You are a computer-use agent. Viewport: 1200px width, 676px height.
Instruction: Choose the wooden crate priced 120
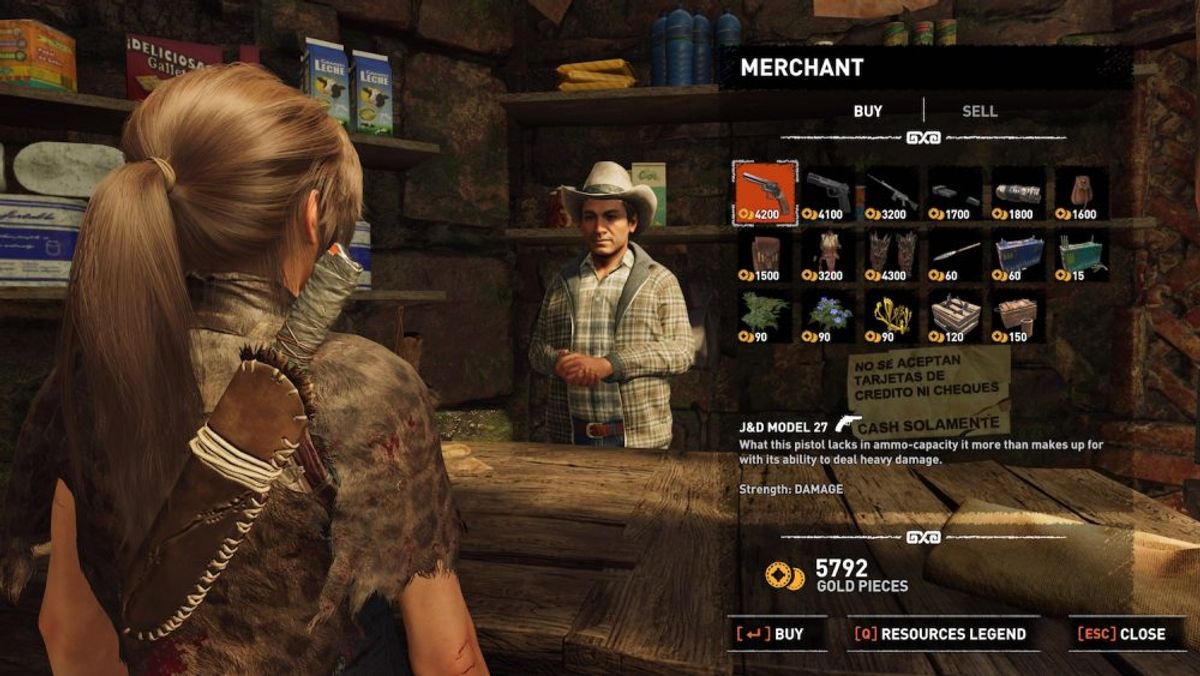(955, 316)
